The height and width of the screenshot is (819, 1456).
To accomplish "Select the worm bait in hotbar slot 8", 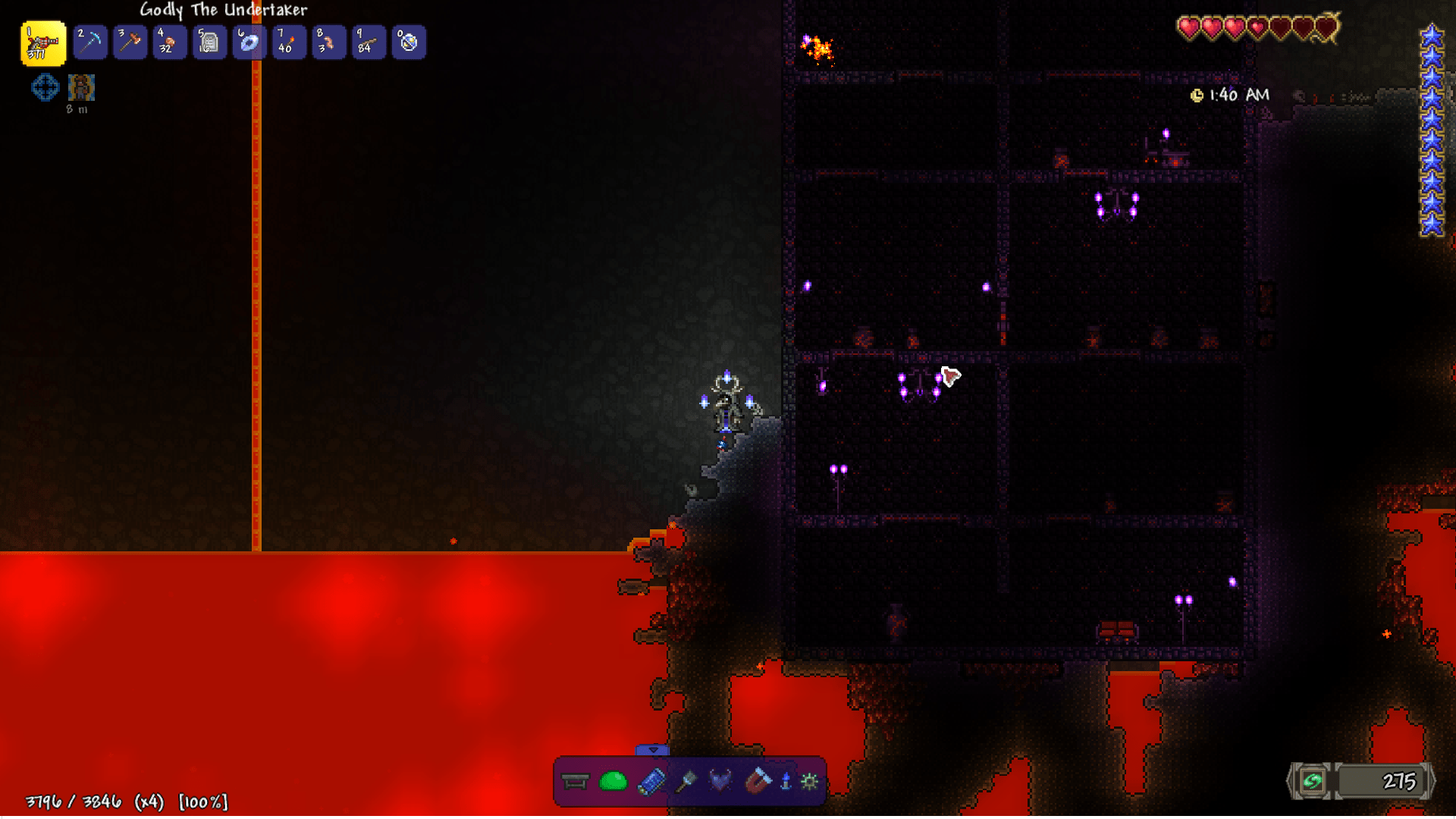I will click(329, 42).
